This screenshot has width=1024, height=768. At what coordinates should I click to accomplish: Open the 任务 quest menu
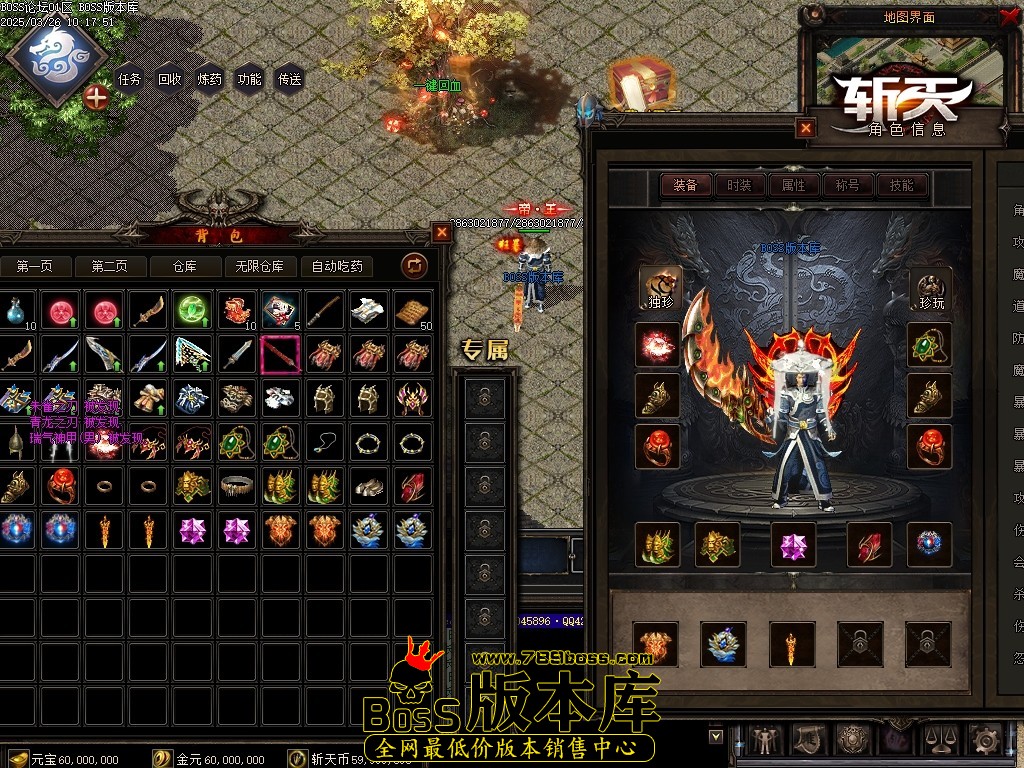(130, 79)
